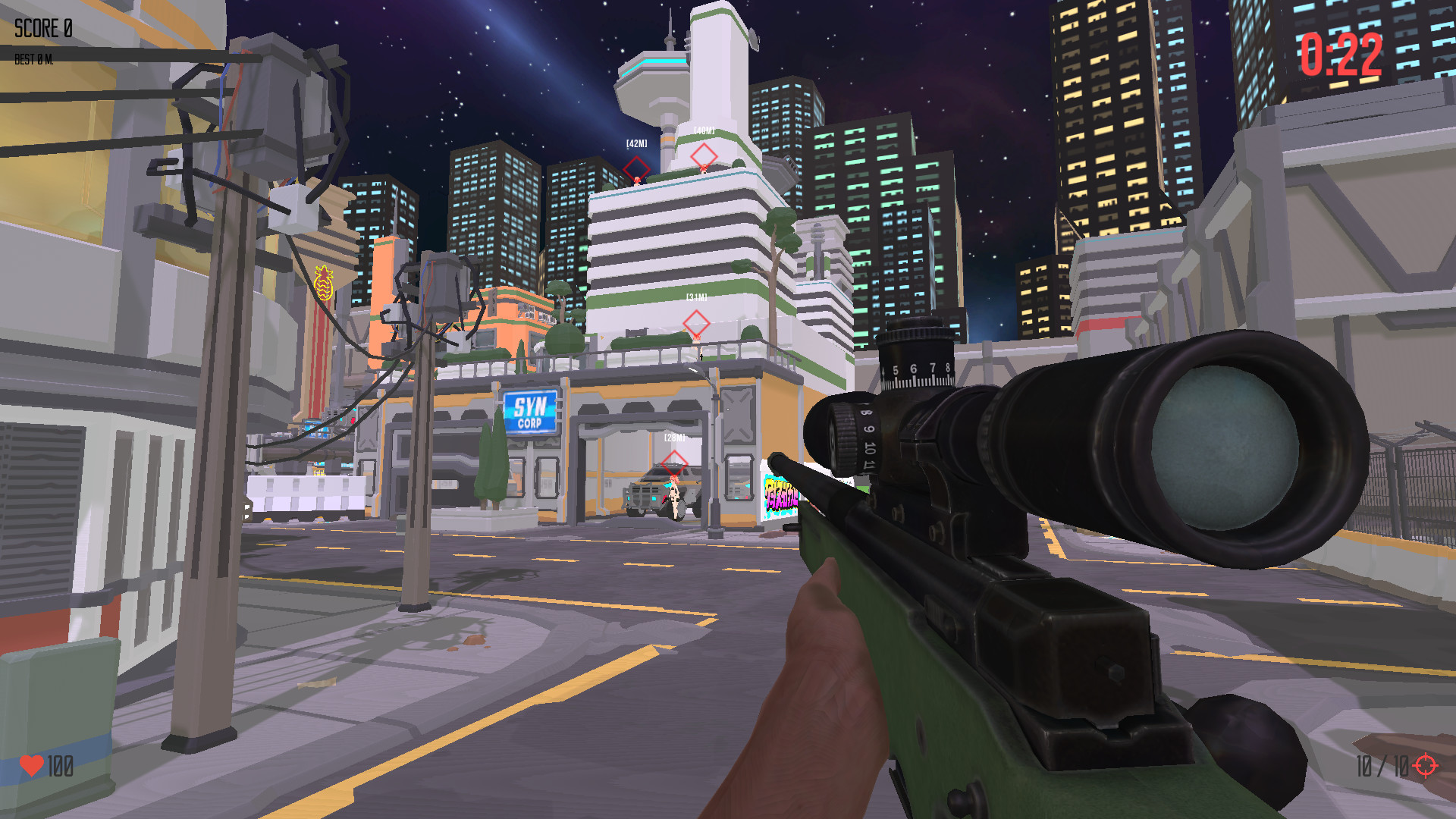Select the red heart health icon

coord(33,766)
